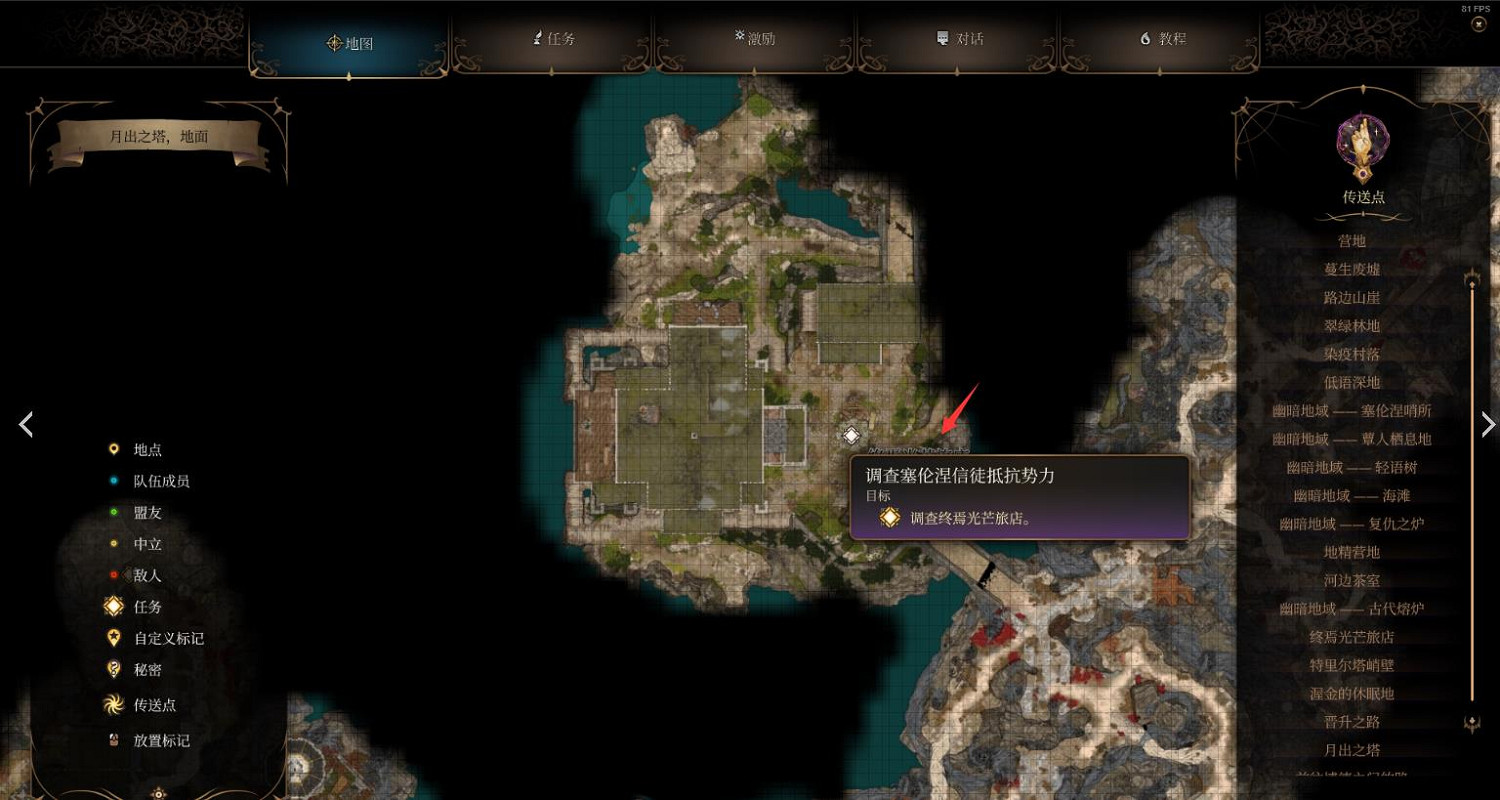The image size is (1500, 800).
Task: Click the 敌人 enemy legend dot
Action: point(115,575)
